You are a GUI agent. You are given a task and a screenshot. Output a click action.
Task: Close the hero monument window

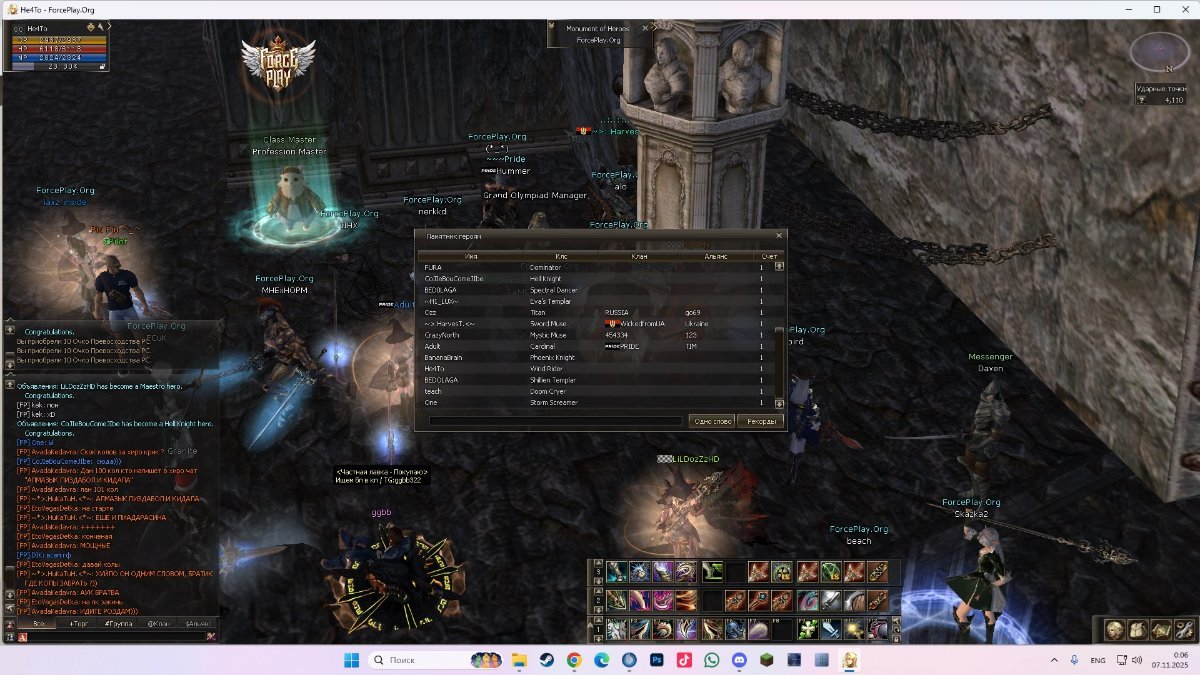pyautogui.click(x=779, y=236)
